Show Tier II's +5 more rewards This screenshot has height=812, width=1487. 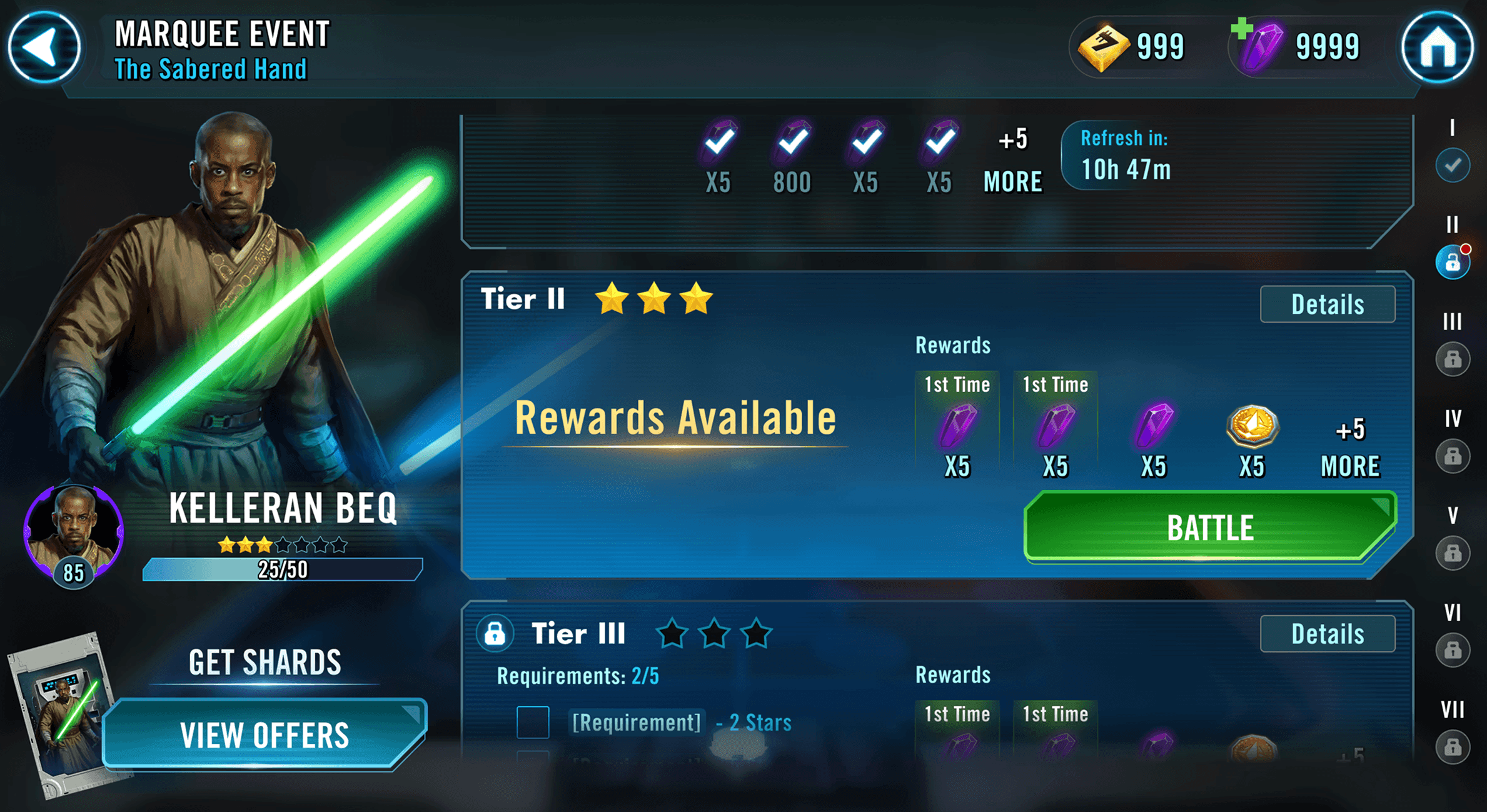coord(1350,448)
